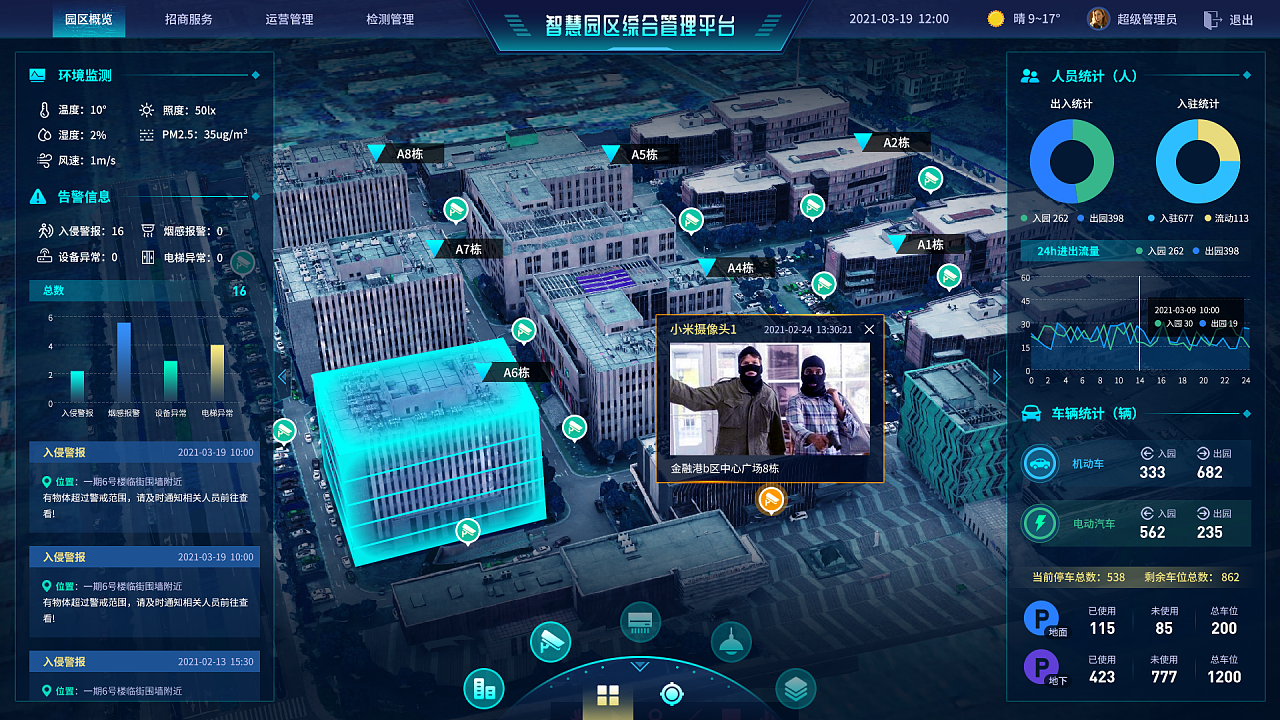This screenshot has width=1280, height=720.
Task: Click the orange alarm camera marker below the video popup
Action: click(770, 499)
